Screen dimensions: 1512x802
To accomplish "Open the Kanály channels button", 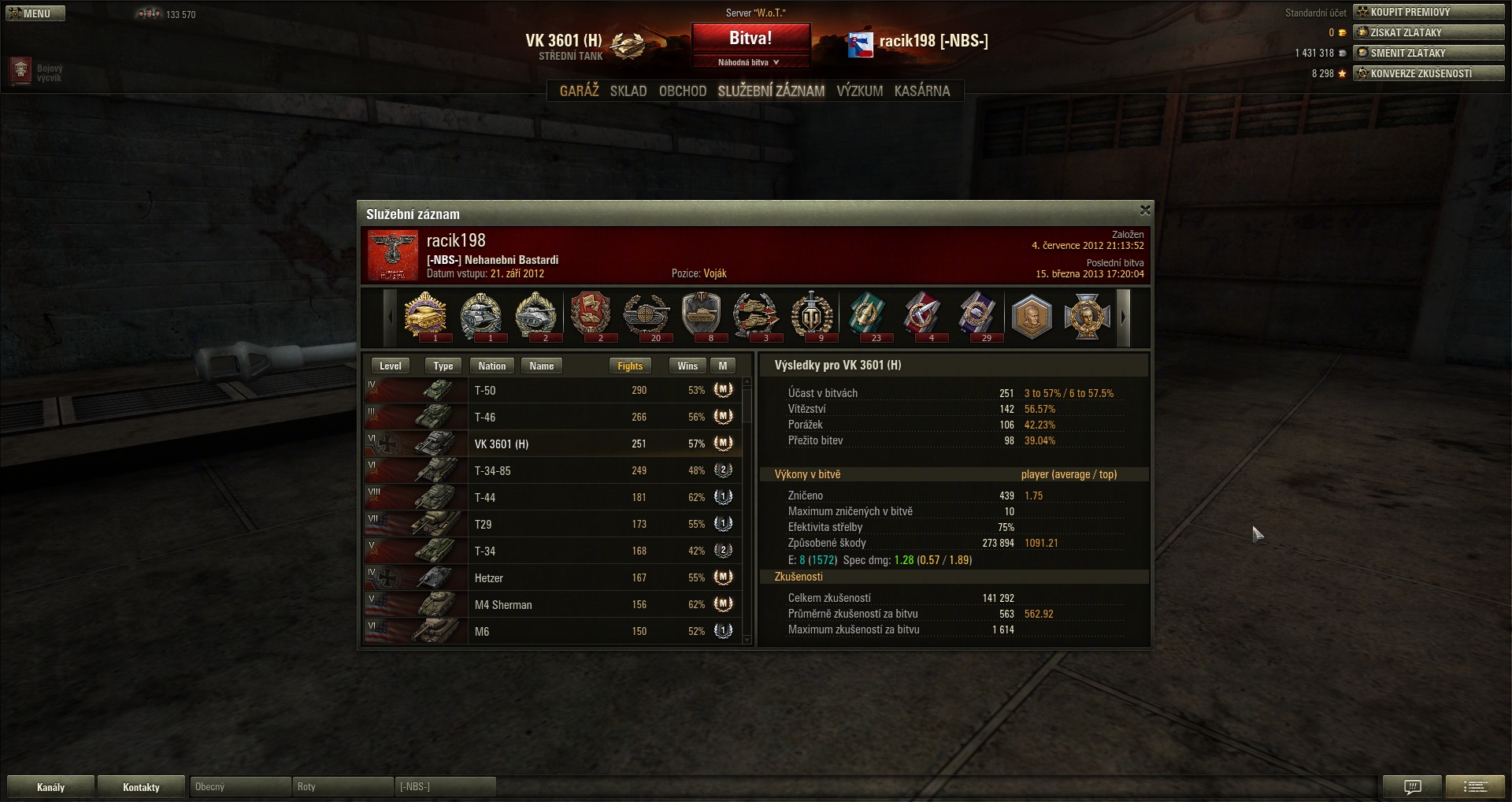I will (x=50, y=786).
